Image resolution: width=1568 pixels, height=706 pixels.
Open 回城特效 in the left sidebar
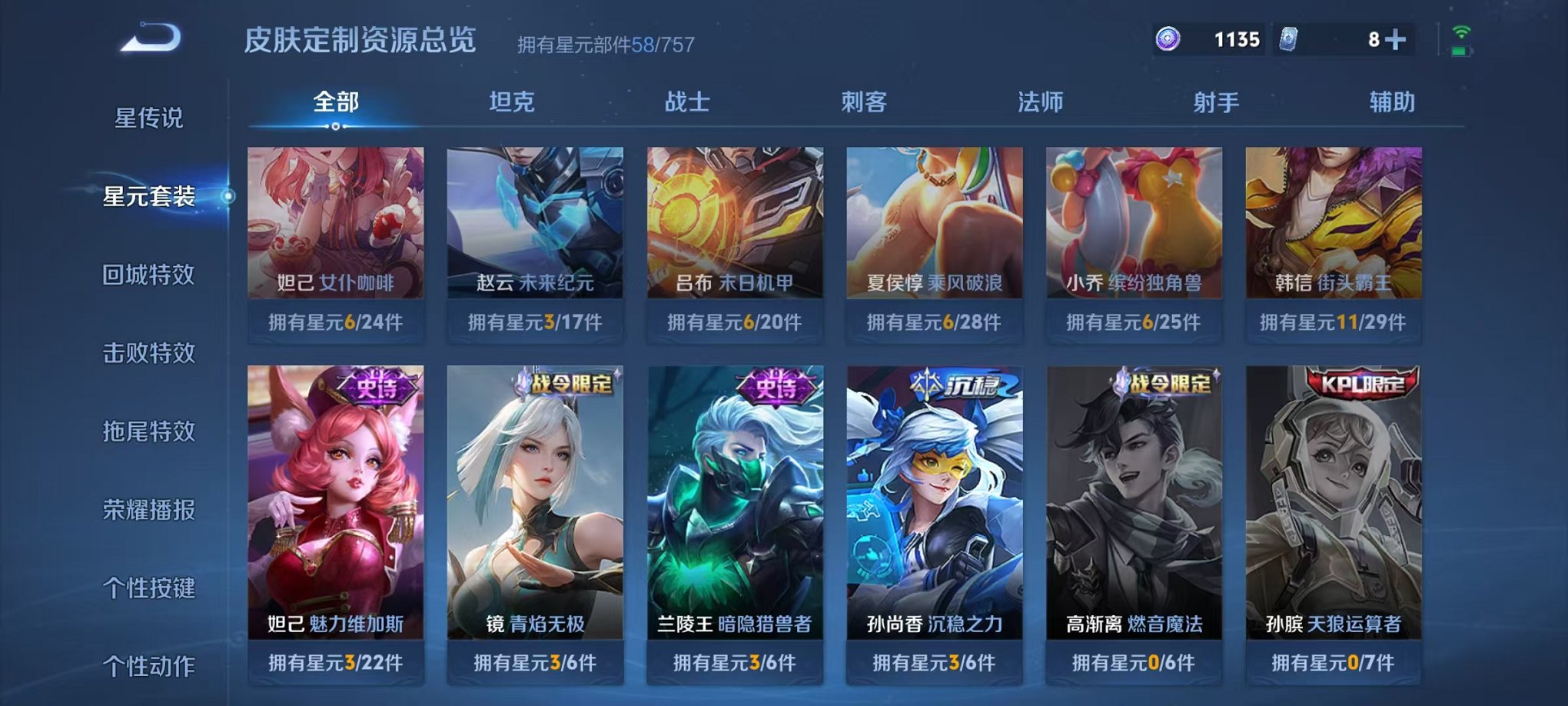pyautogui.click(x=150, y=275)
